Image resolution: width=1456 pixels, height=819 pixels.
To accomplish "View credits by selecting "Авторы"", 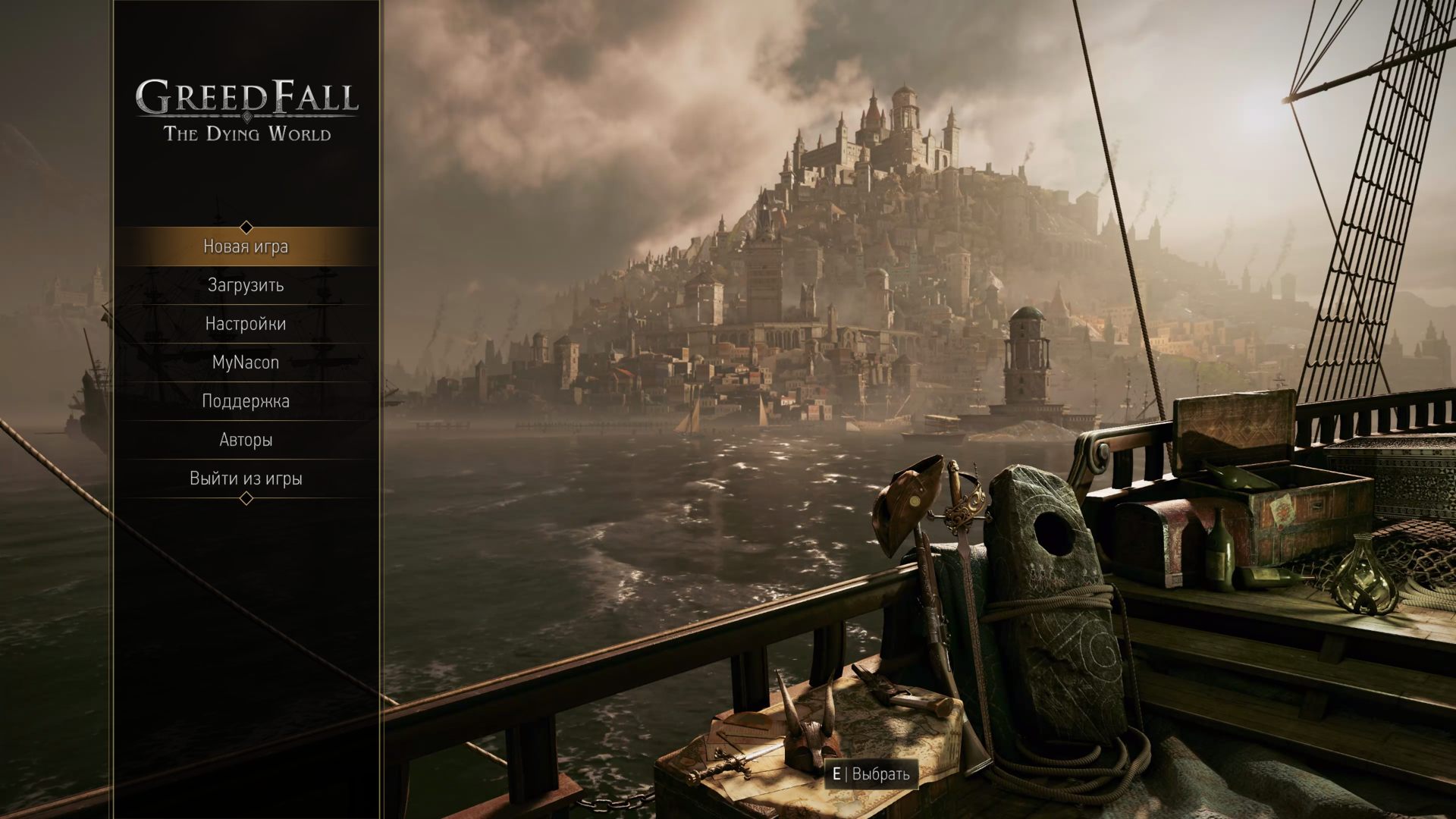I will tap(245, 439).
